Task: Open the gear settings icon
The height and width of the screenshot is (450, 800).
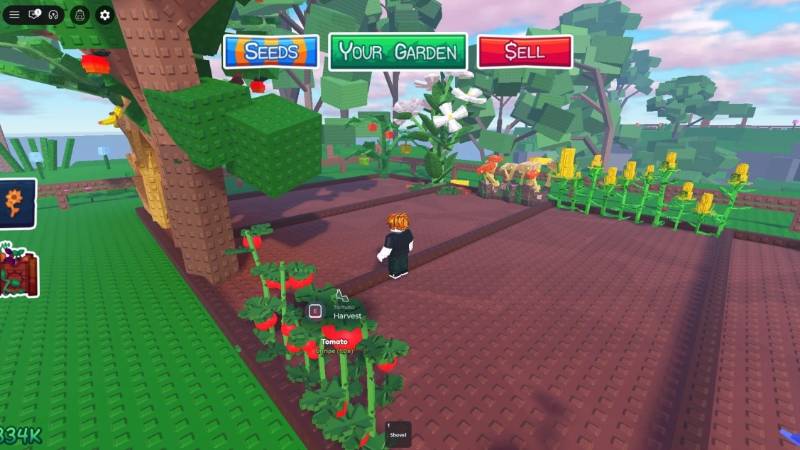Action: click(105, 15)
